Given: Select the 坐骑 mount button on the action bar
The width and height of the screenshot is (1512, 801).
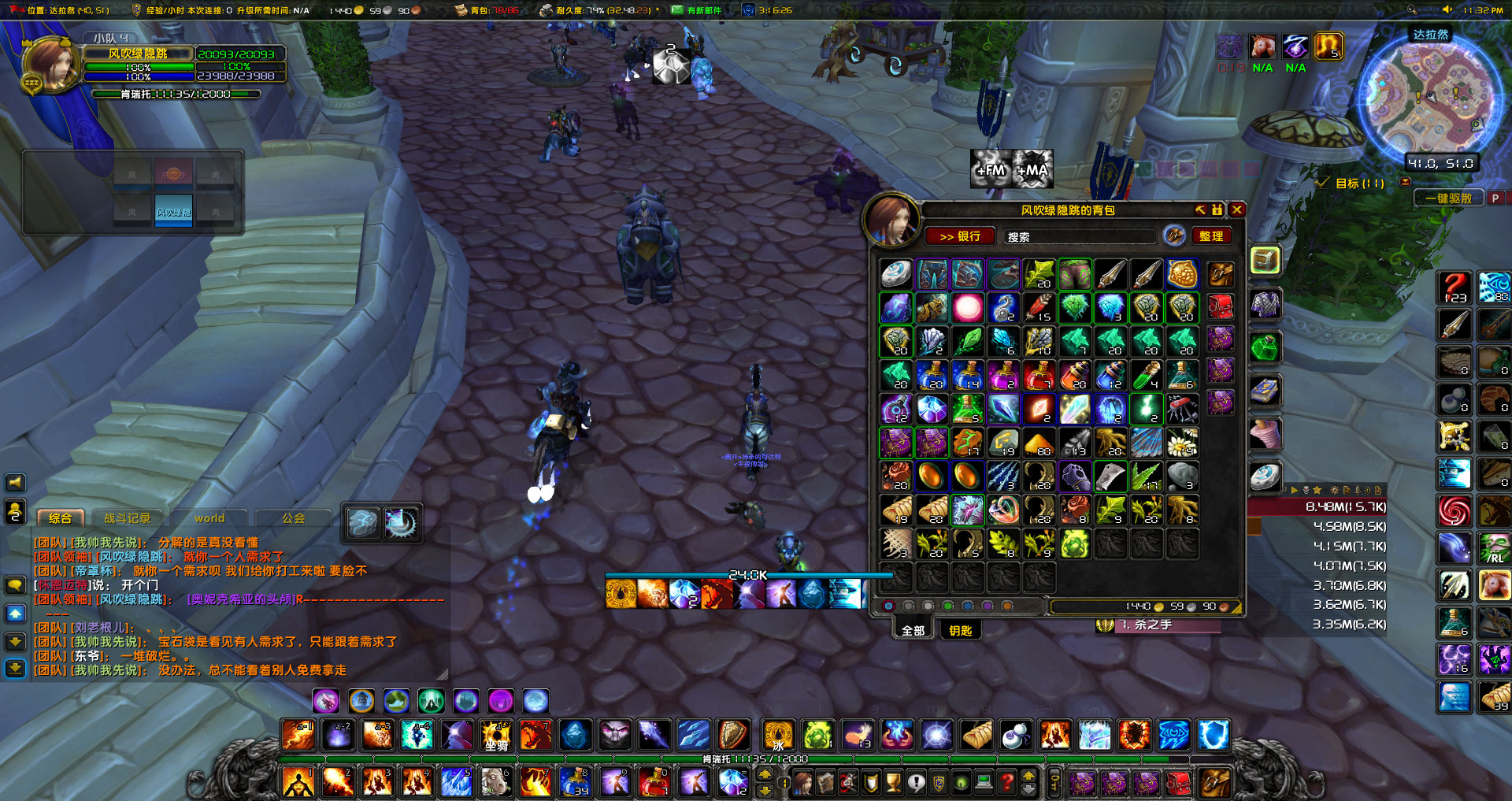Looking at the screenshot, I should click(x=496, y=736).
